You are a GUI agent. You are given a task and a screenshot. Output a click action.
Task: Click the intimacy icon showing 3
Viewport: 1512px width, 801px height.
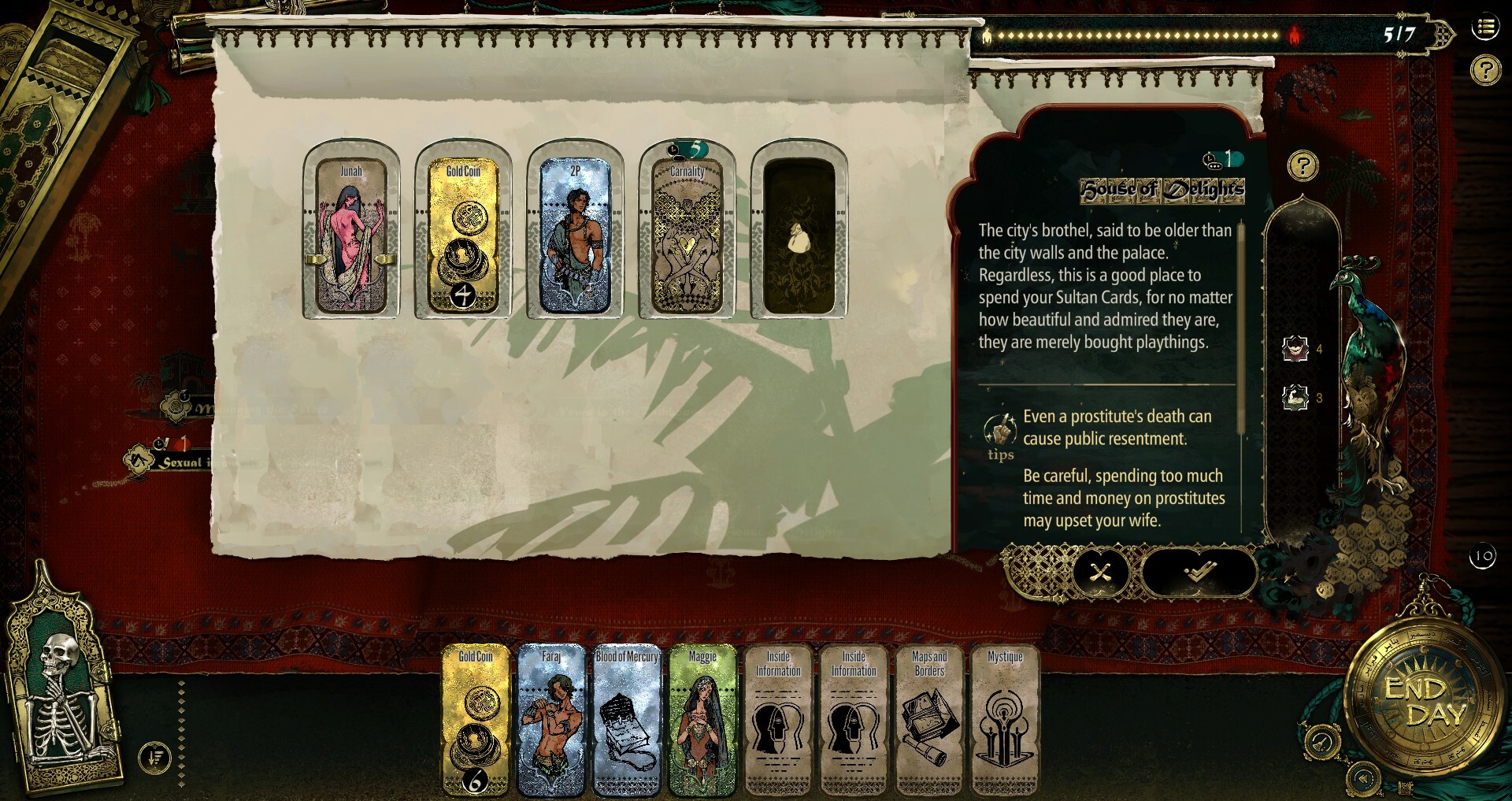tap(1296, 399)
